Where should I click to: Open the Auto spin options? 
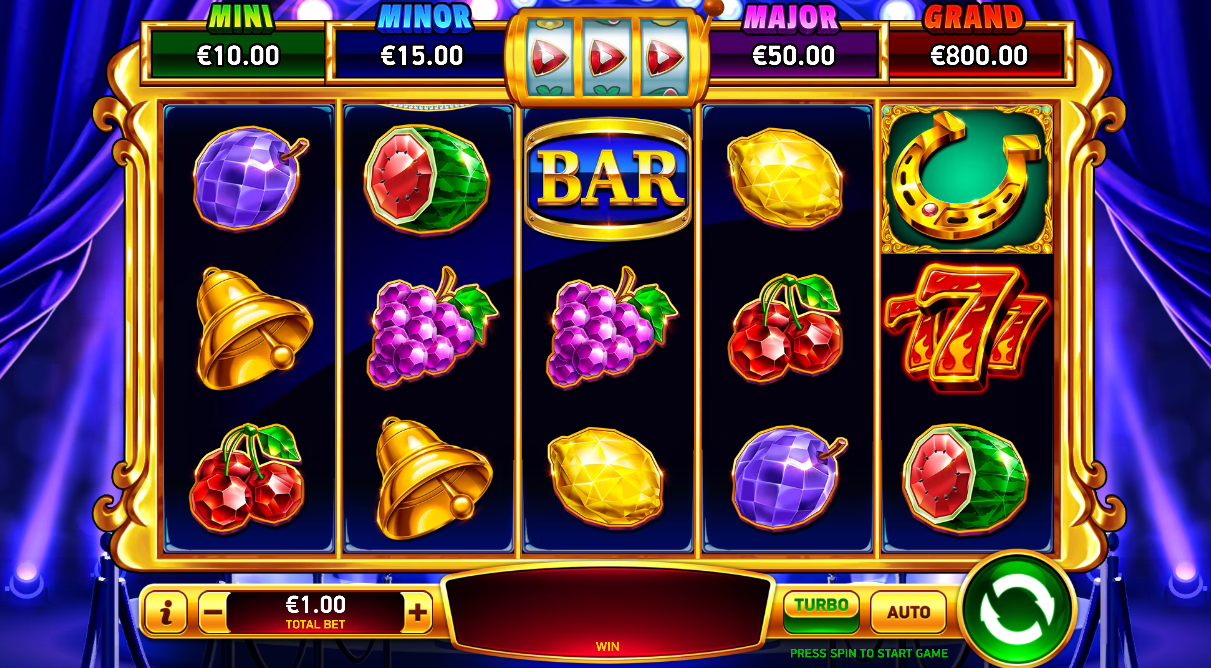click(x=908, y=612)
